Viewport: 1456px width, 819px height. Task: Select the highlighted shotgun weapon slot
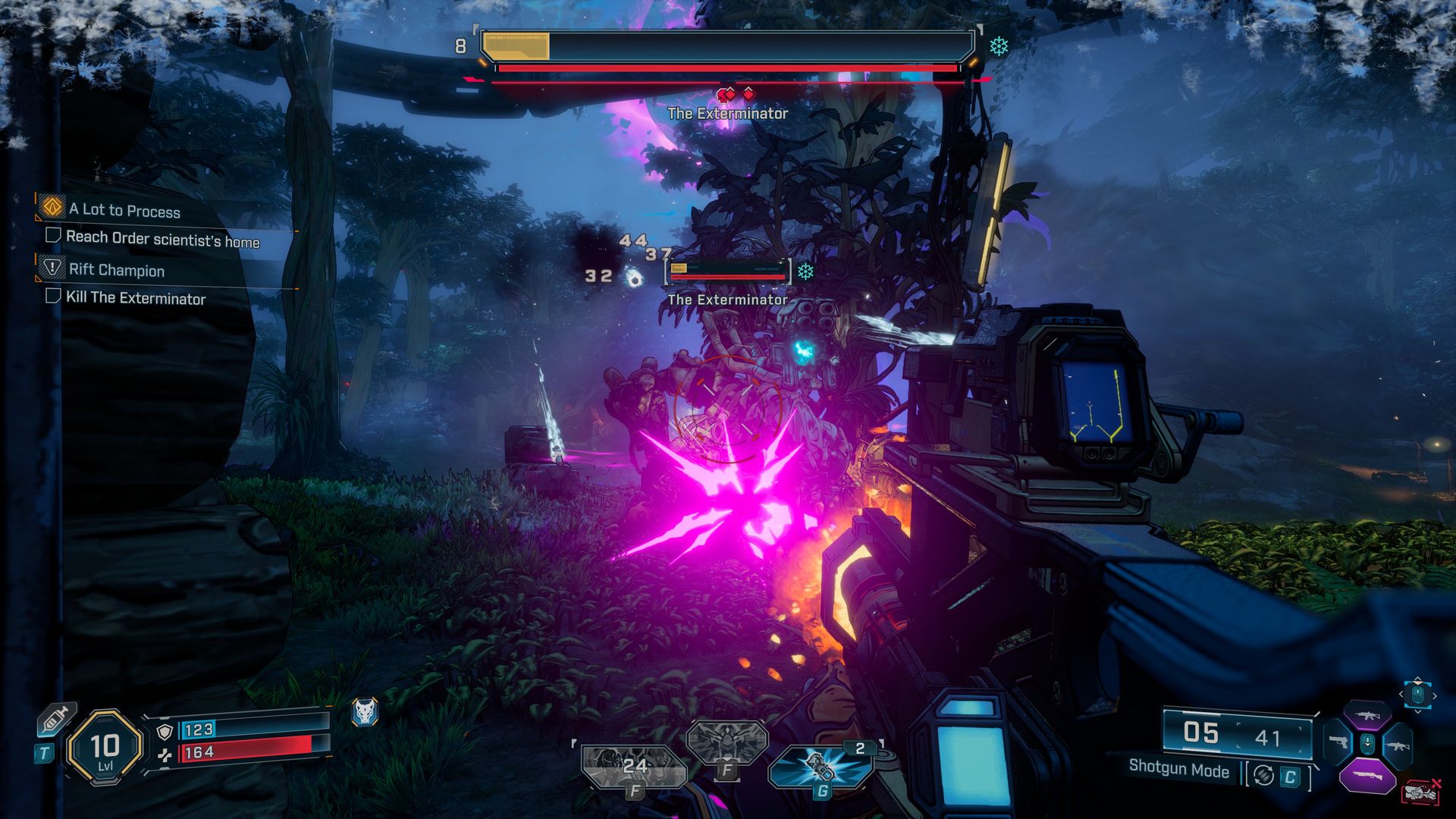[1367, 776]
